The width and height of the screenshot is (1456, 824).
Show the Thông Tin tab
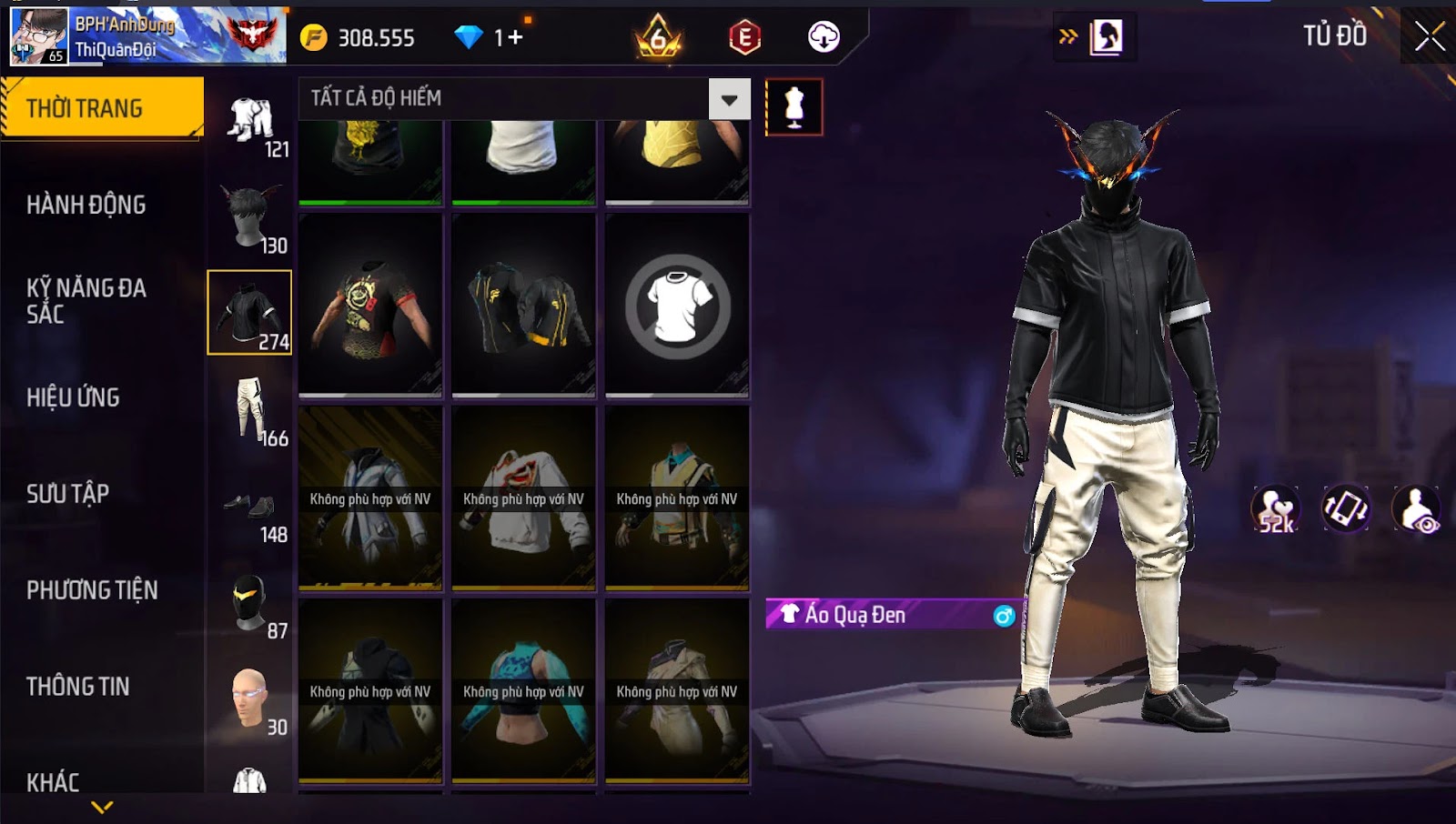coord(77,687)
